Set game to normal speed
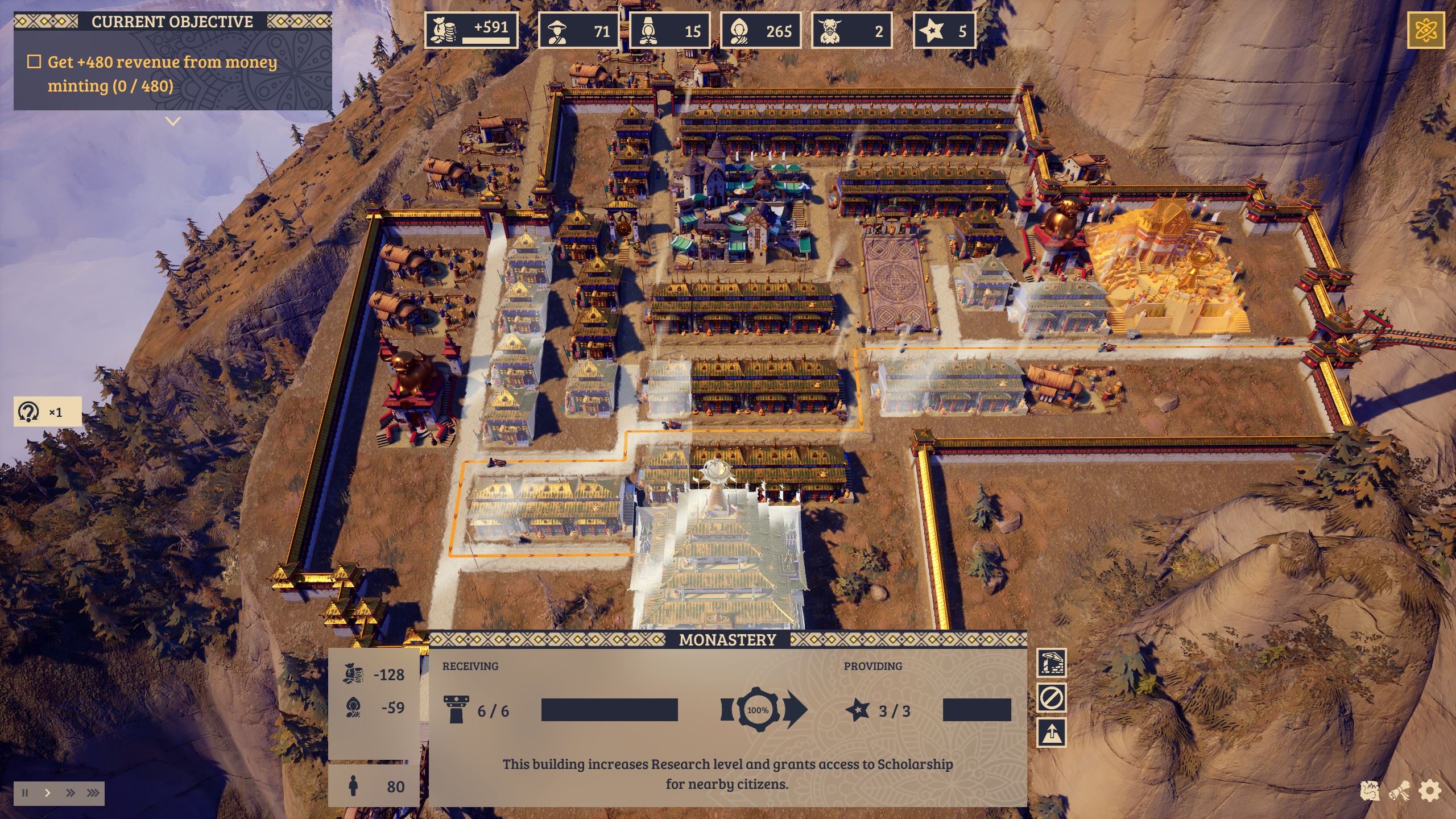The height and width of the screenshot is (819, 1456). click(48, 793)
